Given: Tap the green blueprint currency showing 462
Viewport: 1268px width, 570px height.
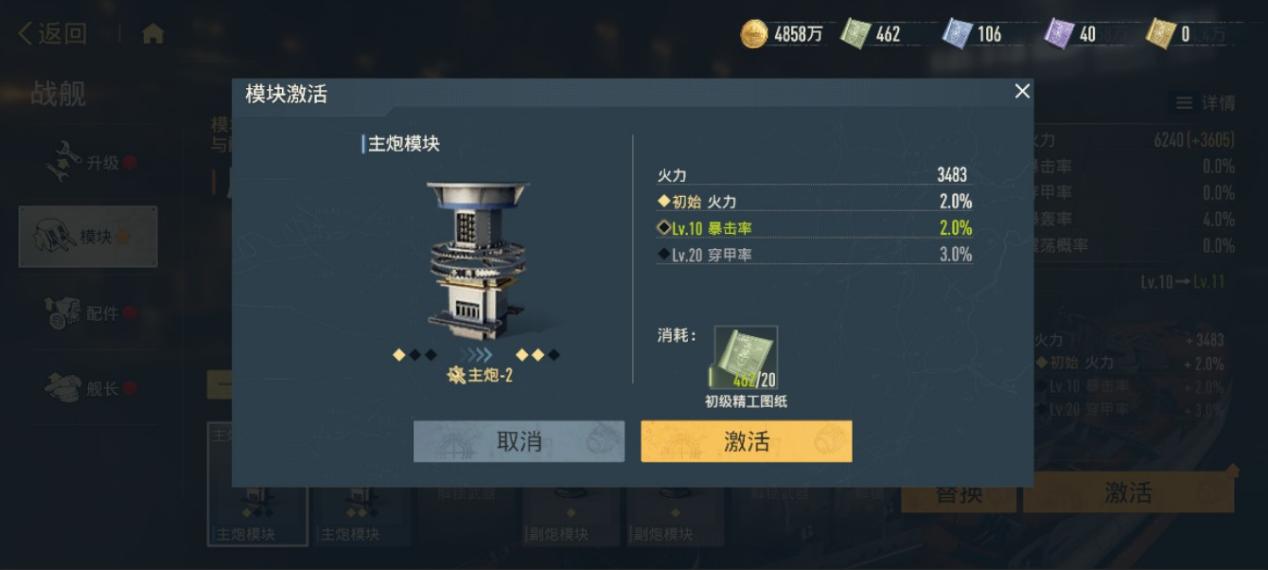Looking at the screenshot, I should [871, 34].
